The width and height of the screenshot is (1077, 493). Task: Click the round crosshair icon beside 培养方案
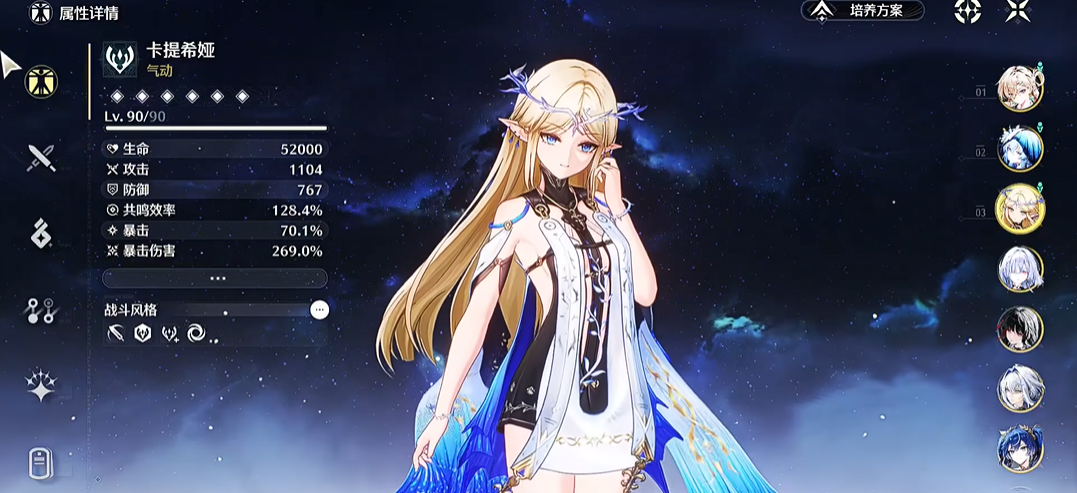967,11
